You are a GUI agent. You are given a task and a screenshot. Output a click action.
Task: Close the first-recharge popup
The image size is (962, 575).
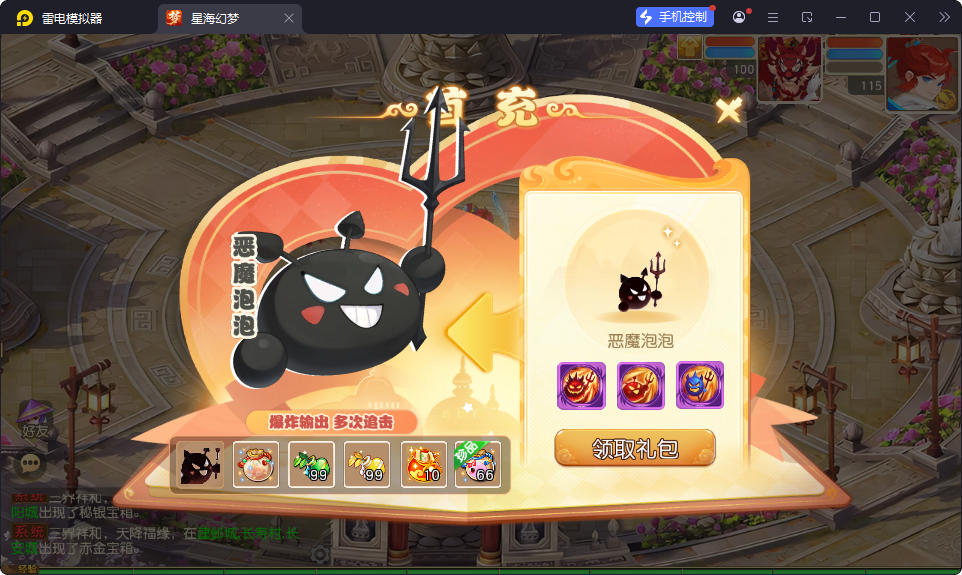[x=729, y=110]
